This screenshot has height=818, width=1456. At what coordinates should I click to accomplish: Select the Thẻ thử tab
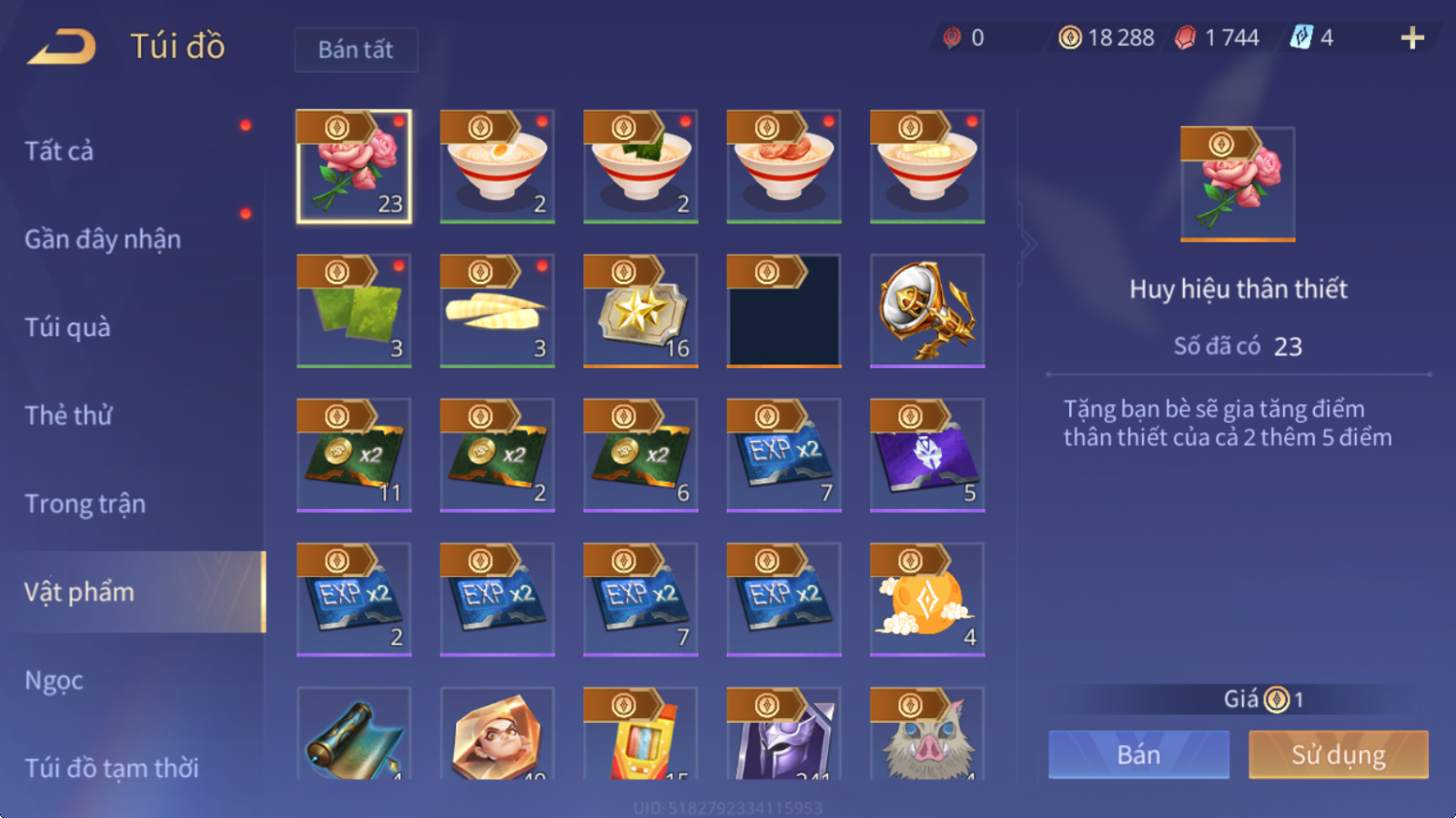(68, 416)
